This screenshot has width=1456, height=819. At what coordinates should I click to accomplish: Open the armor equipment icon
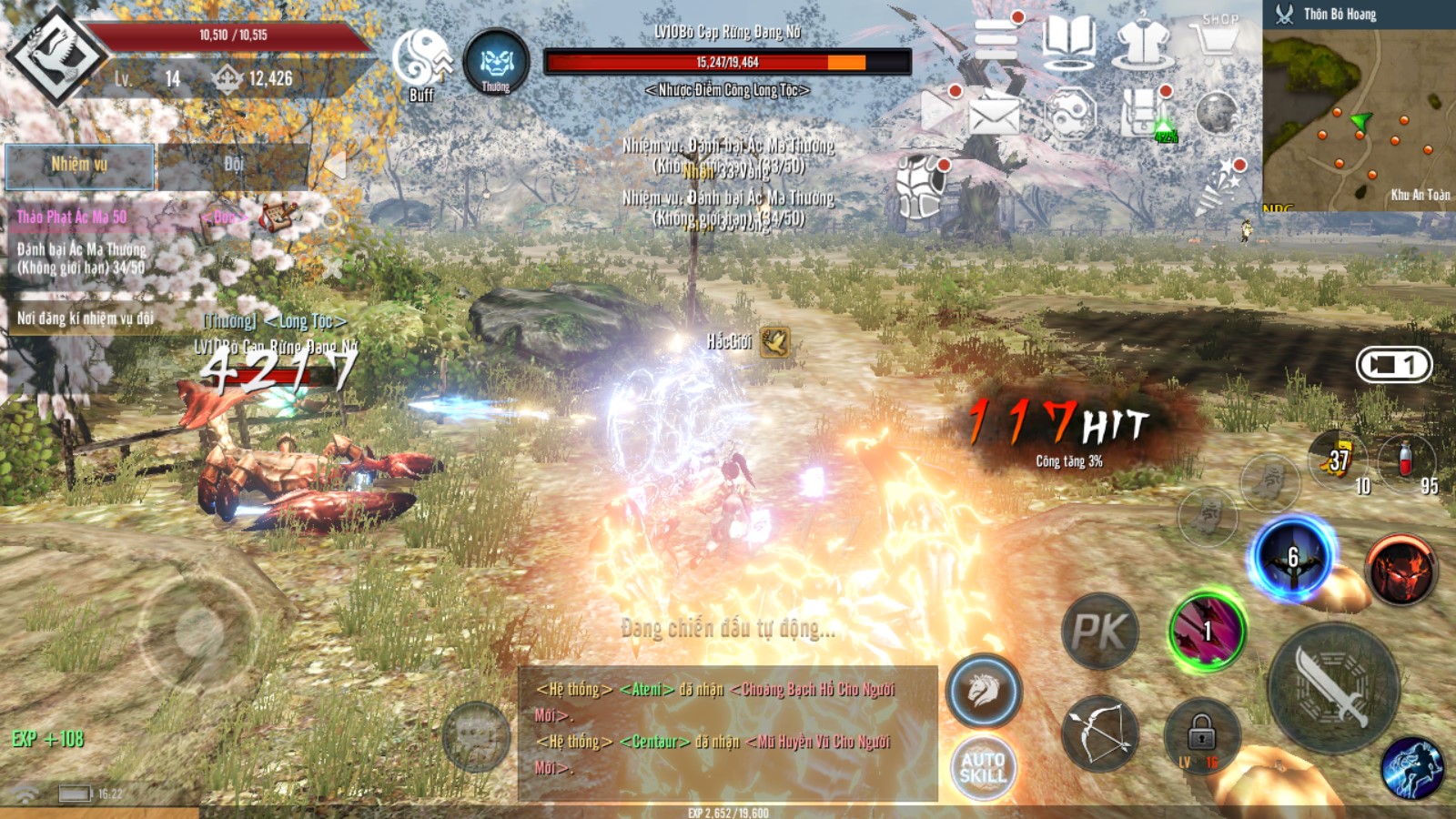point(919,185)
